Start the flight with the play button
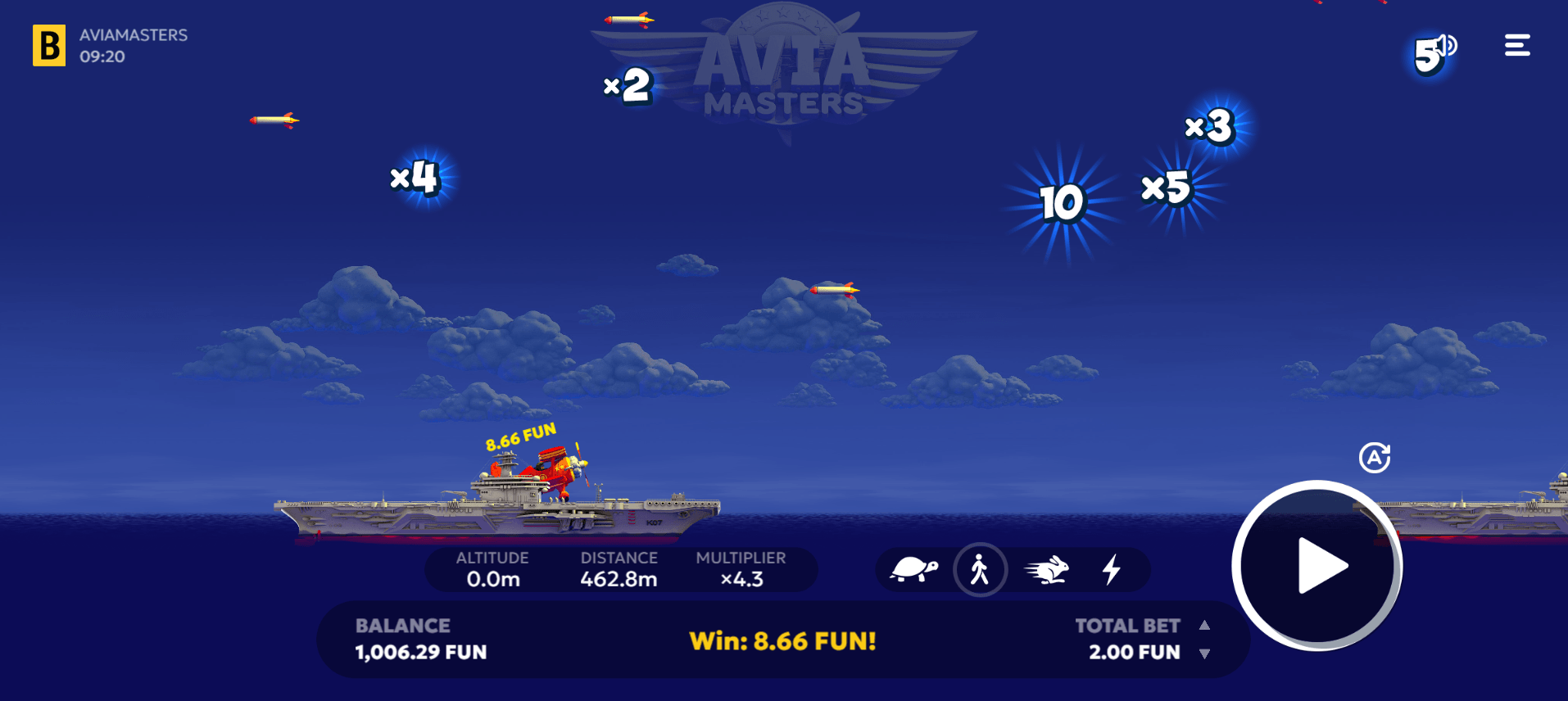1568x701 pixels. (1316, 566)
